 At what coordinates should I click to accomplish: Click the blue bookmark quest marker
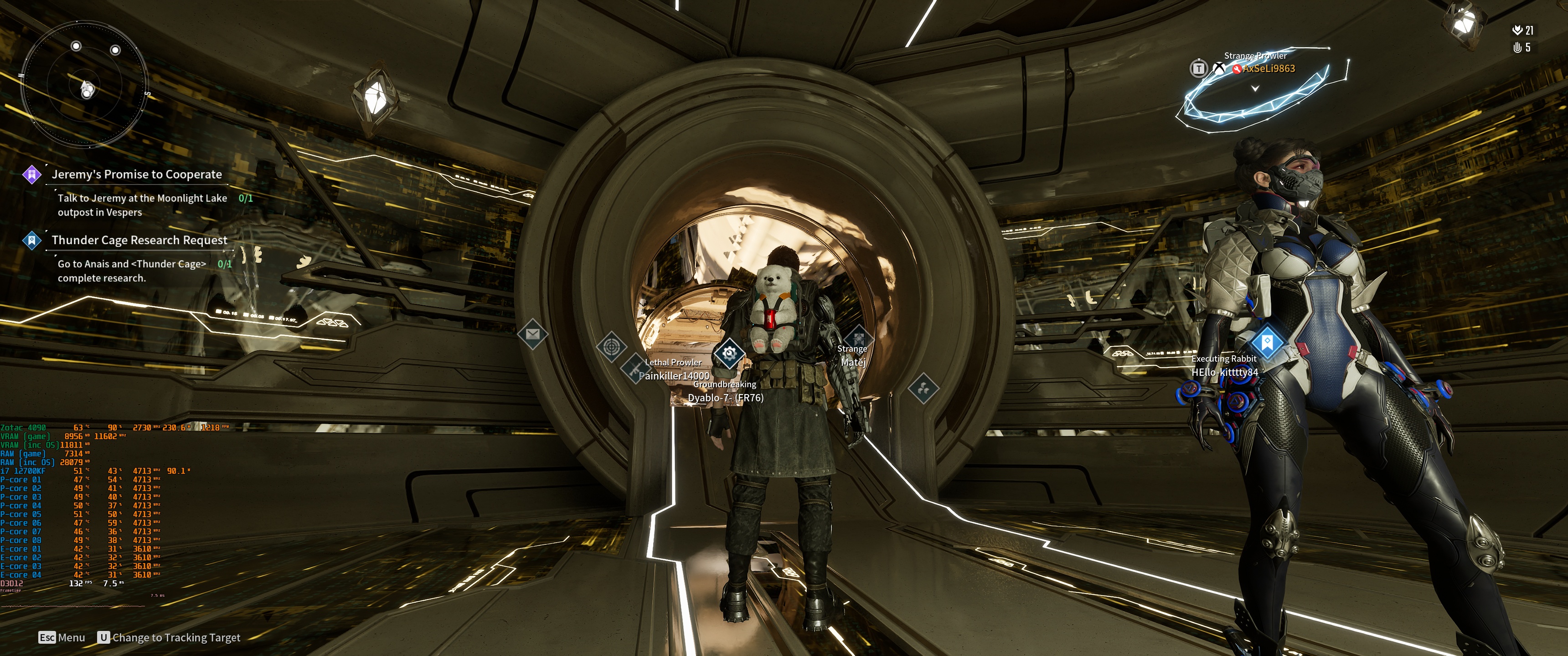(1267, 342)
